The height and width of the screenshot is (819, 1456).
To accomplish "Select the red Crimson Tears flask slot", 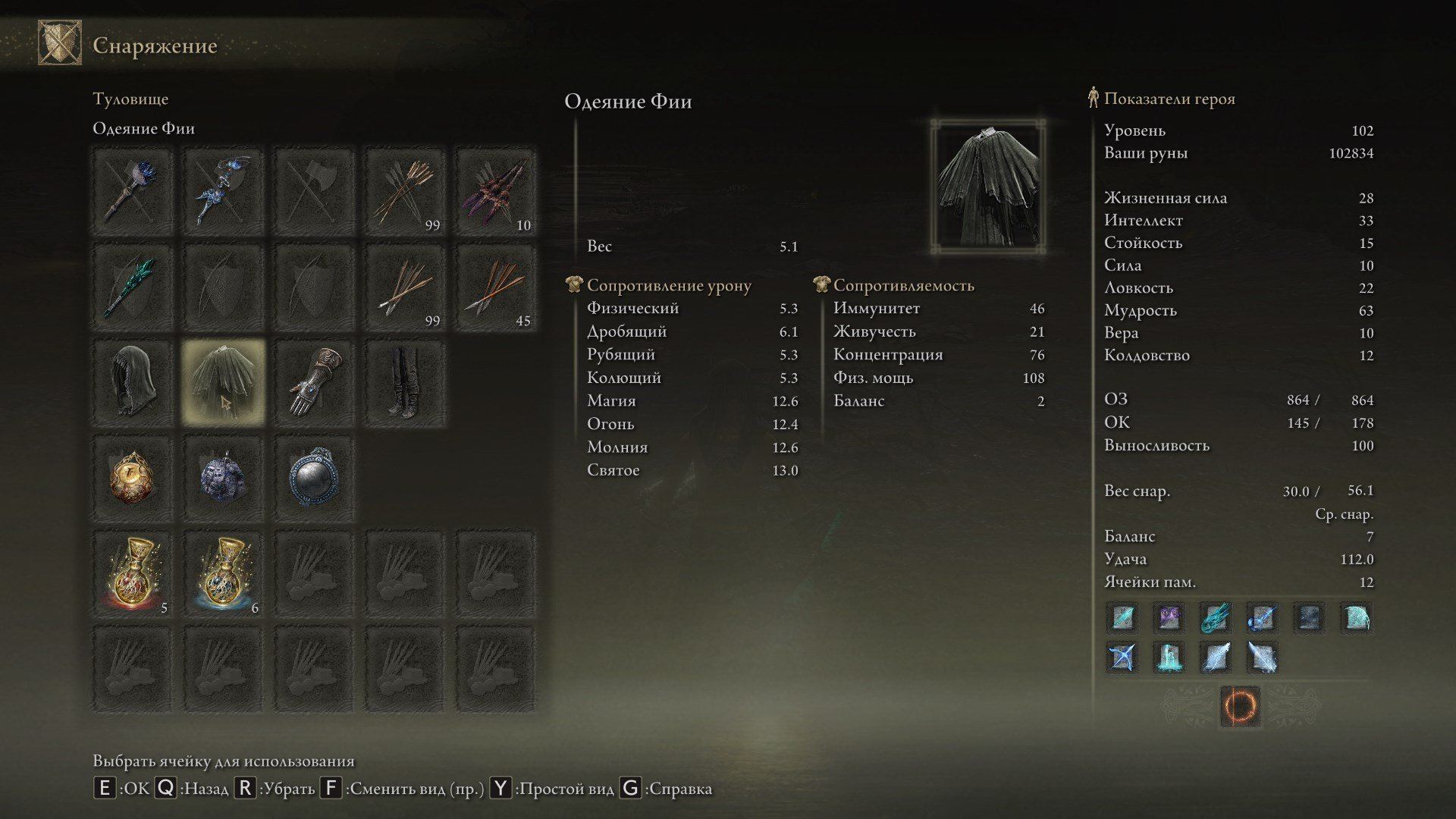I will coord(133,574).
